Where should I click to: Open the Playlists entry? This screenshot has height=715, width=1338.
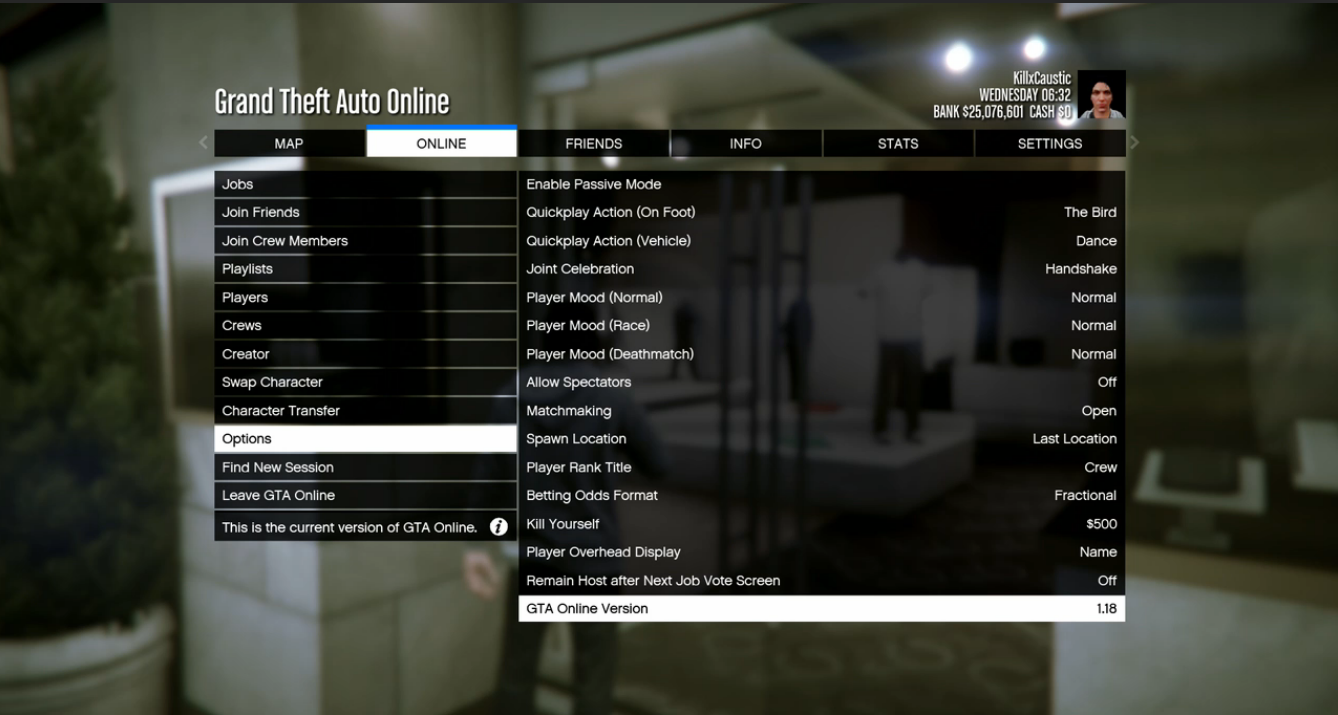pos(364,269)
